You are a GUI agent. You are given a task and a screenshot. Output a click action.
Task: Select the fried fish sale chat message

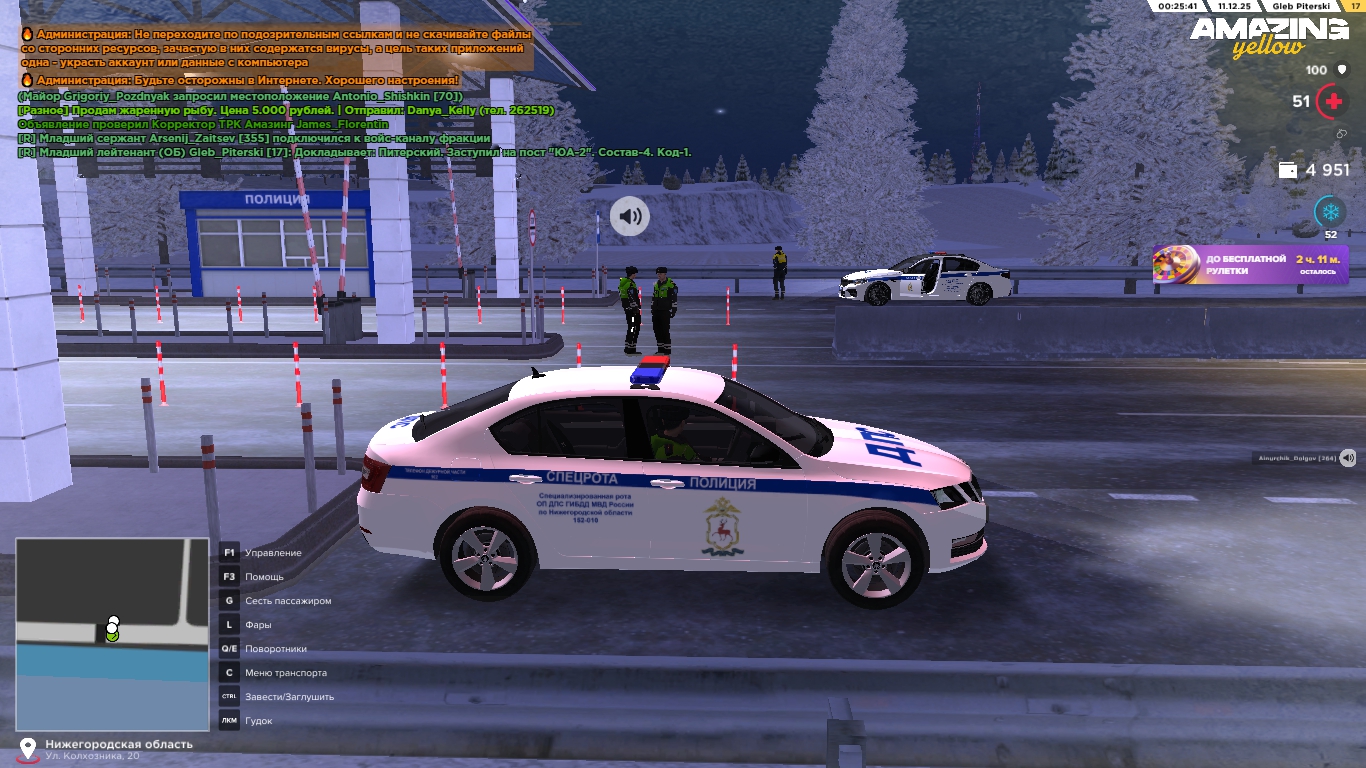coord(286,110)
